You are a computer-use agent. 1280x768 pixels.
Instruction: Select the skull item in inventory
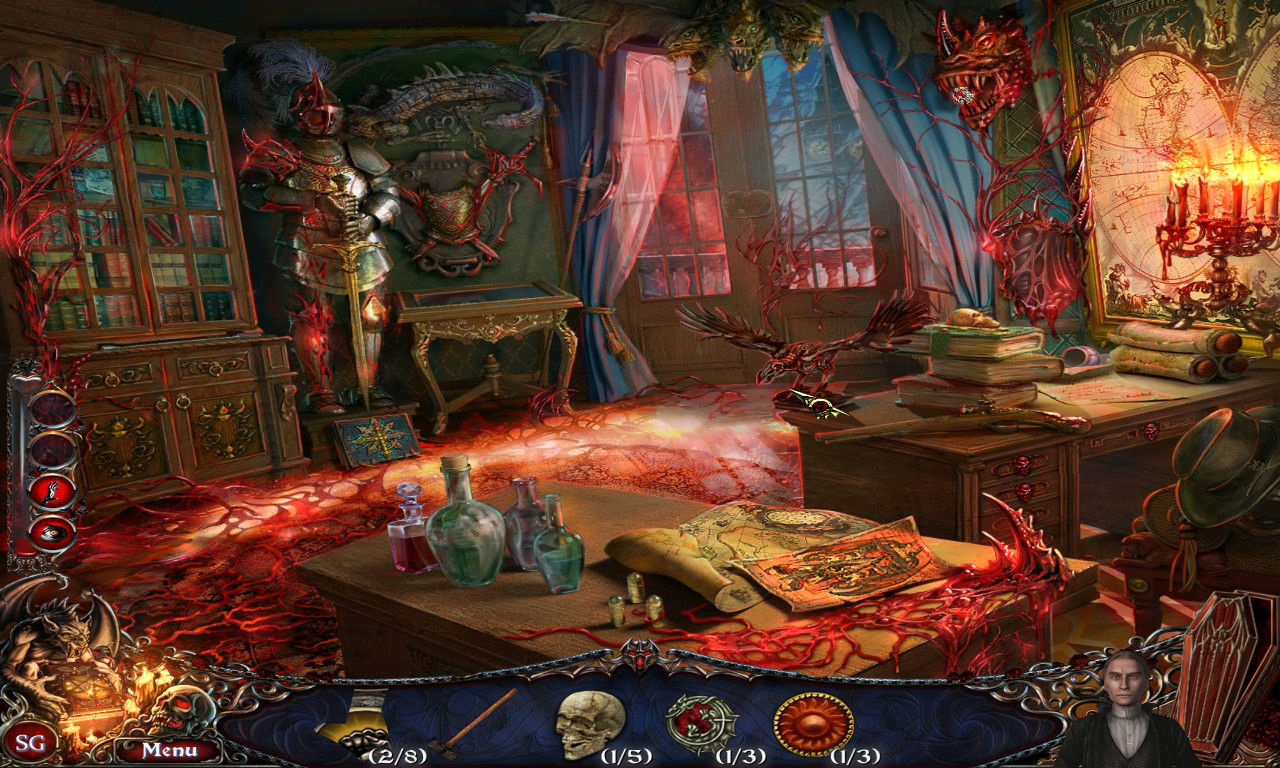(590, 724)
